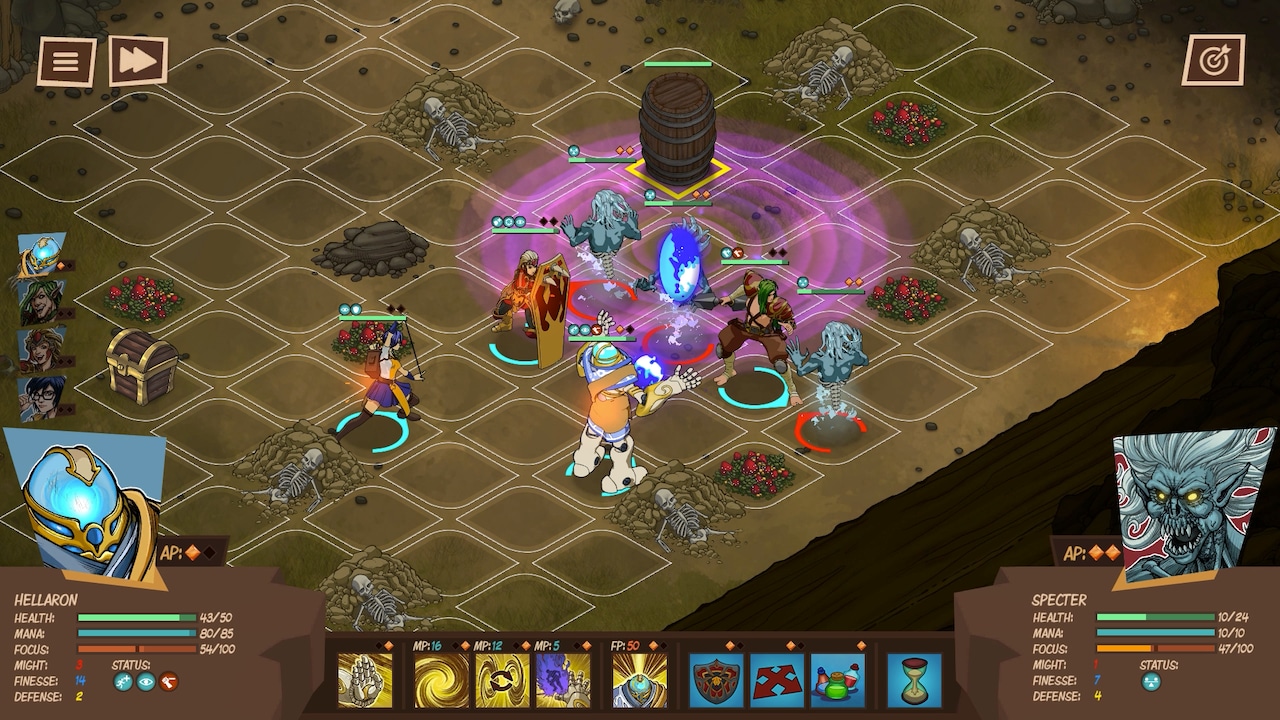Click Hellaron's running speed buff icon
Image resolution: width=1280 pixels, height=720 pixels.
click(x=123, y=681)
